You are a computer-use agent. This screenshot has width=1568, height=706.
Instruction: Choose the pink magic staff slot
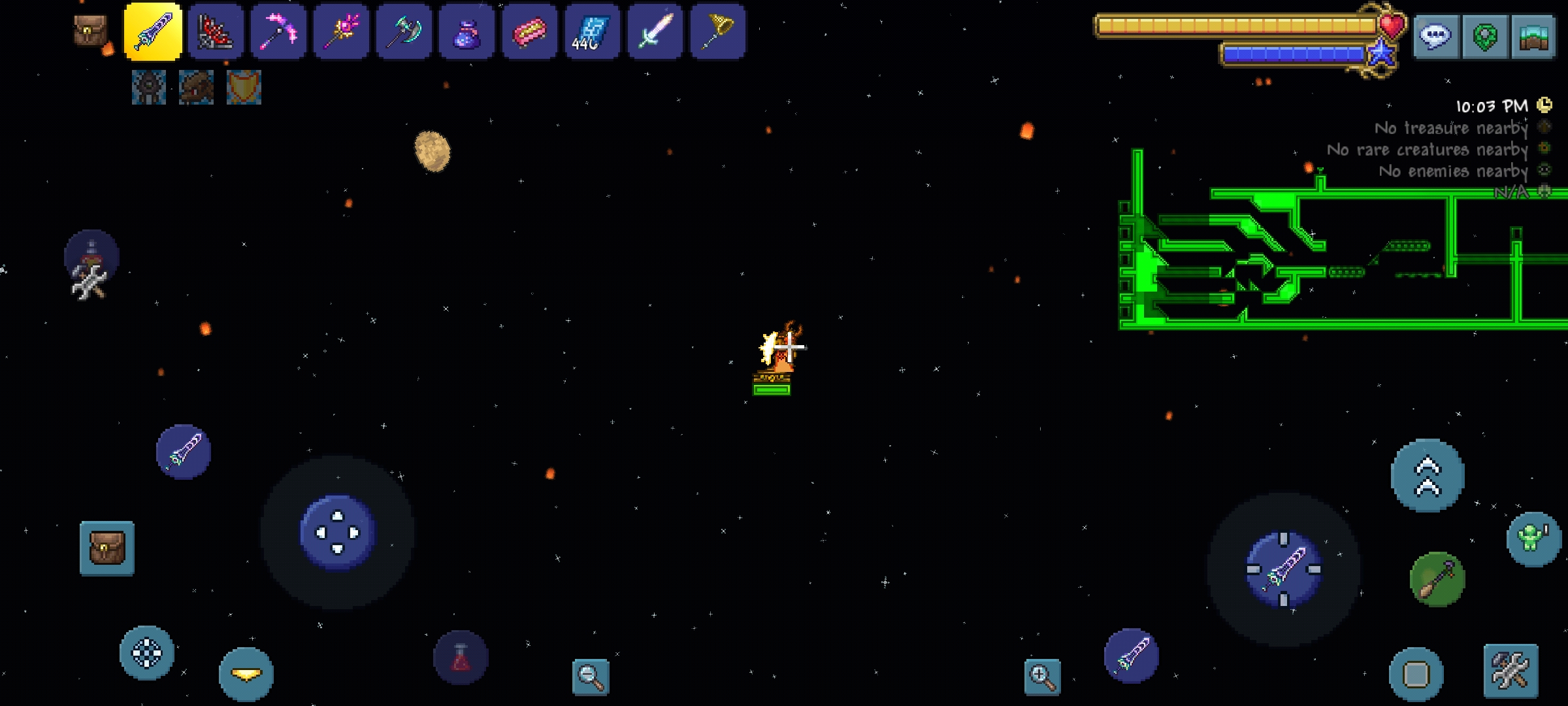341,31
